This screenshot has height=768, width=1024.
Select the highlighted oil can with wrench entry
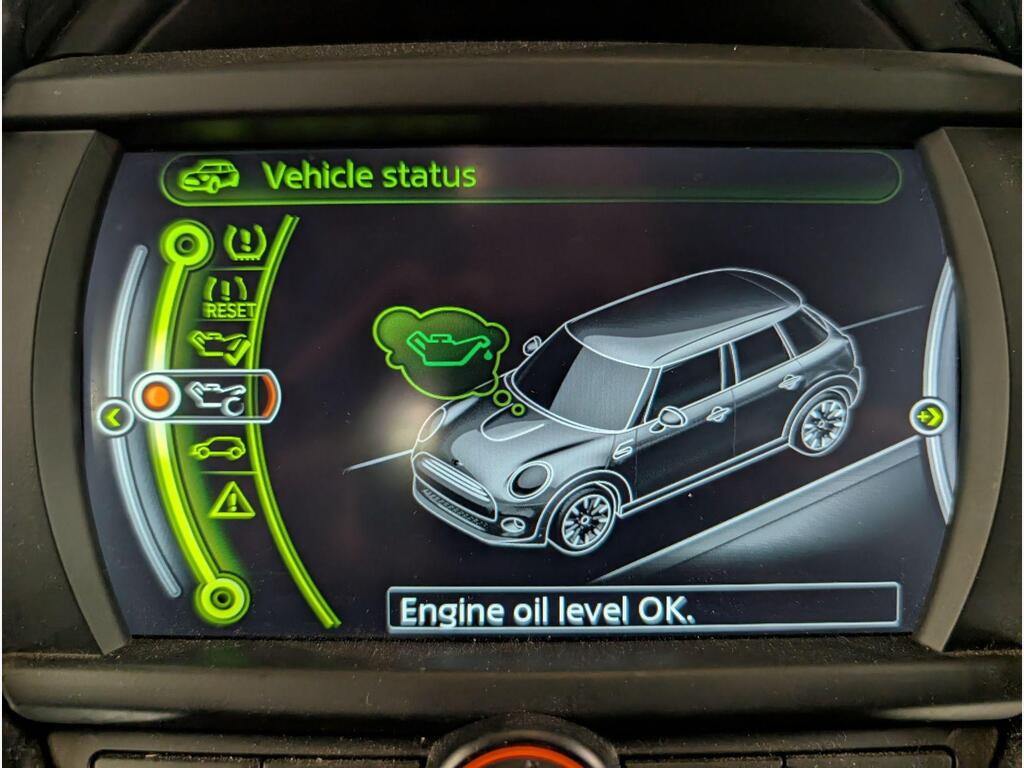213,396
